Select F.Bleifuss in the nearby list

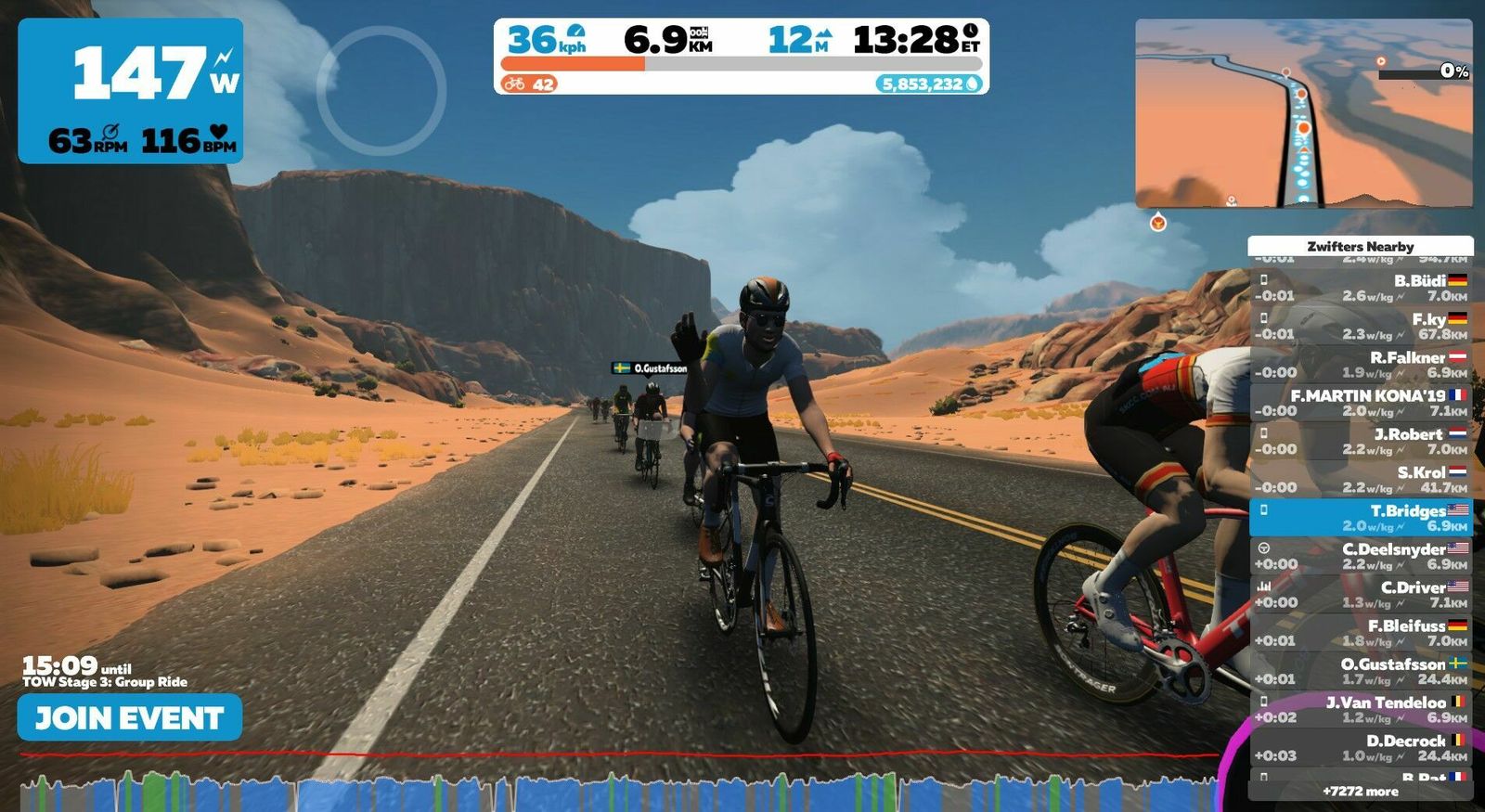tap(1360, 633)
